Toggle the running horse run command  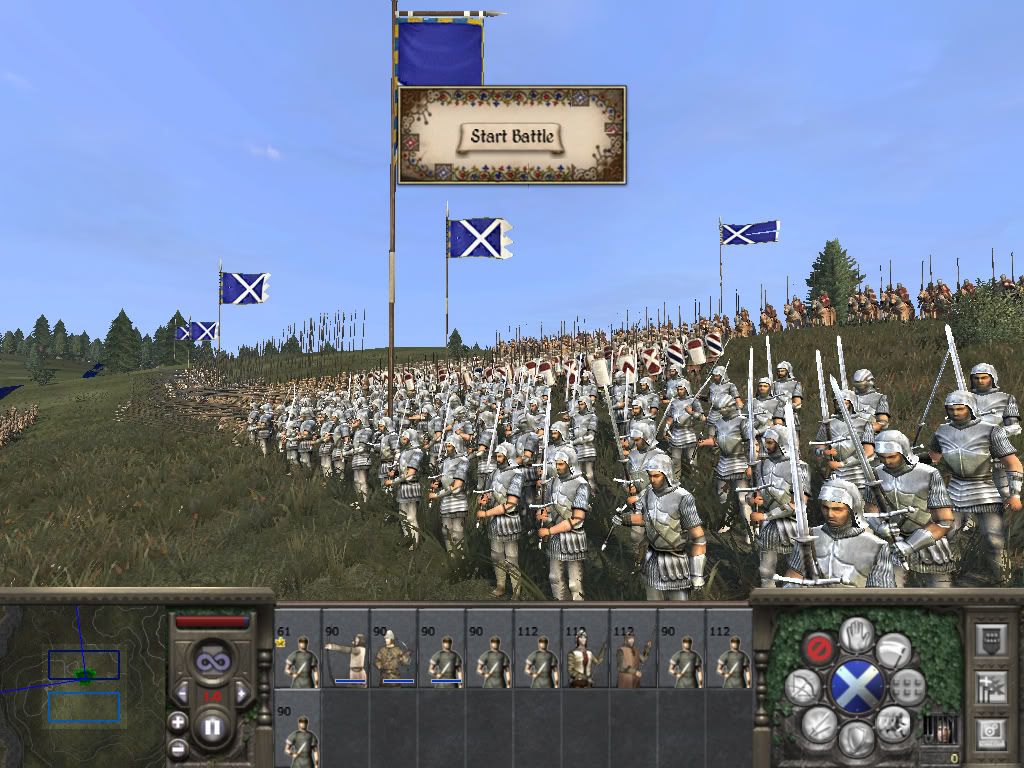(893, 723)
